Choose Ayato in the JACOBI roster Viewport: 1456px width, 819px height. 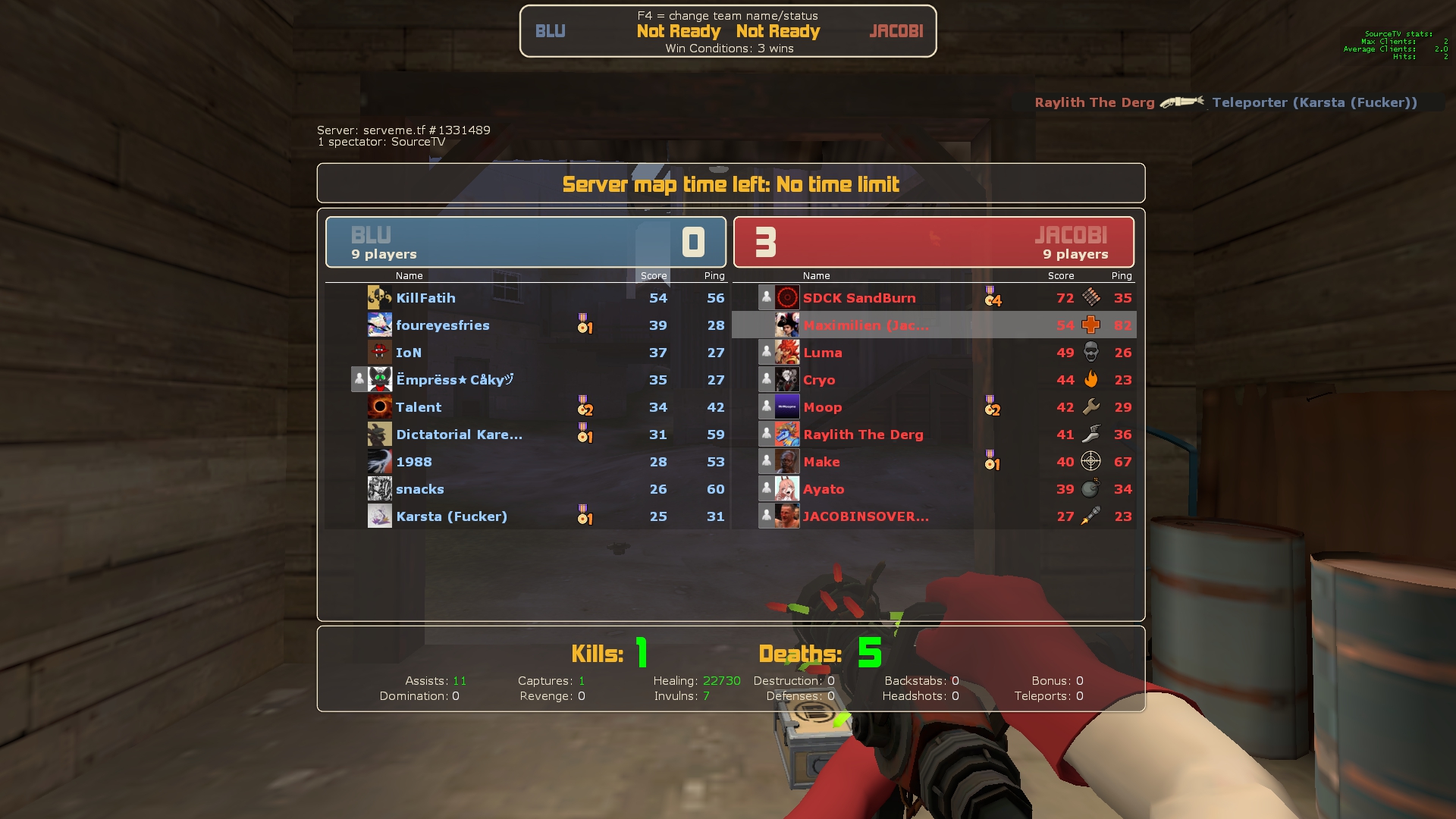[x=824, y=489]
